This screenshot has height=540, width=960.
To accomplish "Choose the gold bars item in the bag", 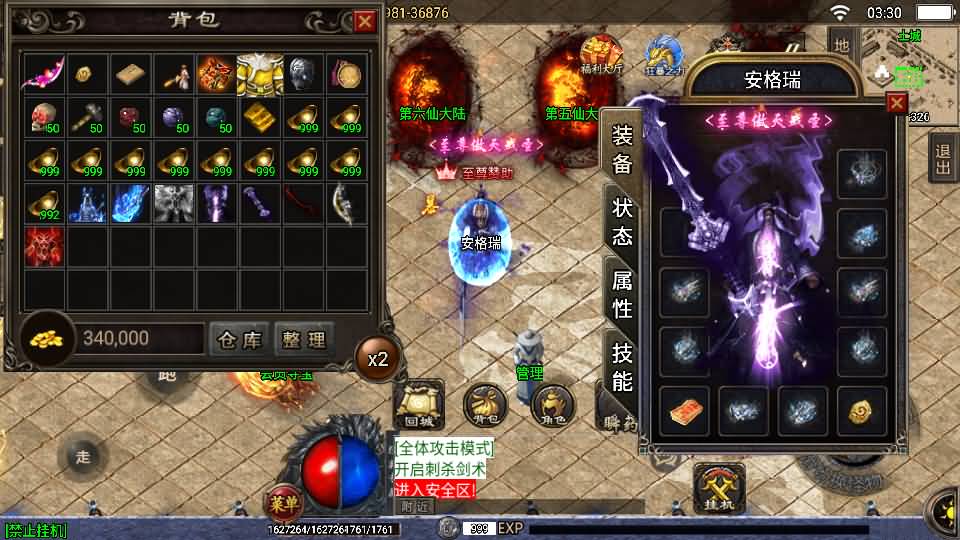I will coord(259,117).
